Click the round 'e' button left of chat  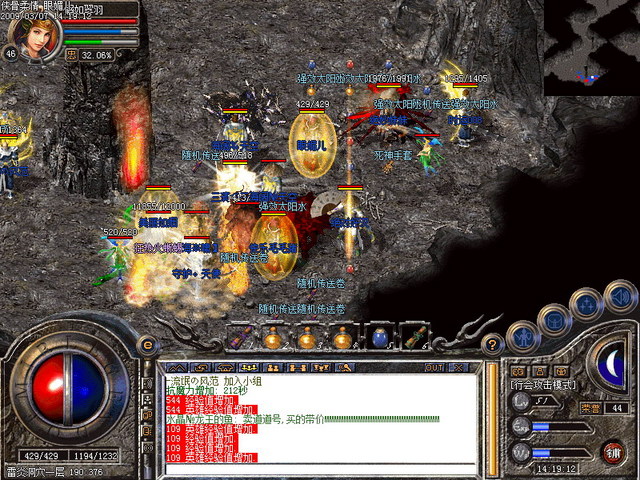point(149,344)
